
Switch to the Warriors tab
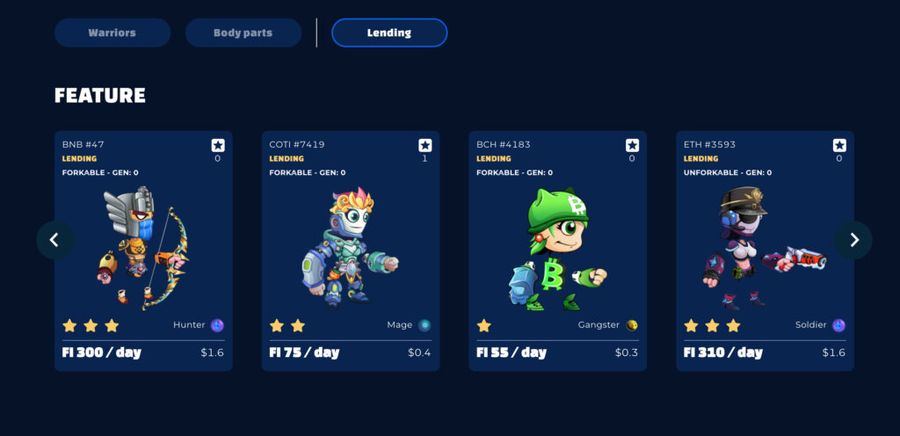tap(112, 33)
